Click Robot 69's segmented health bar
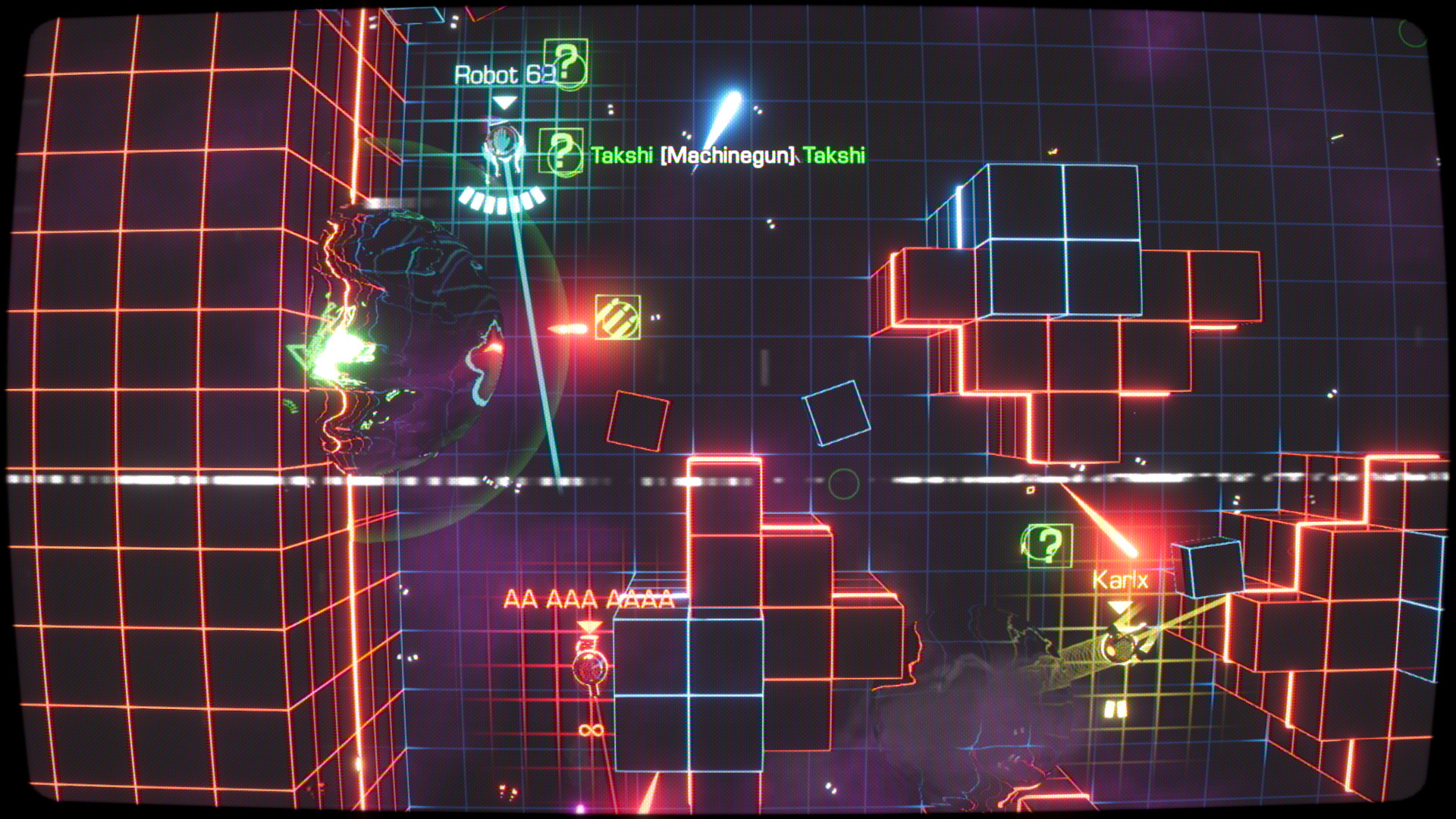Viewport: 1456px width, 819px height. pyautogui.click(x=500, y=200)
